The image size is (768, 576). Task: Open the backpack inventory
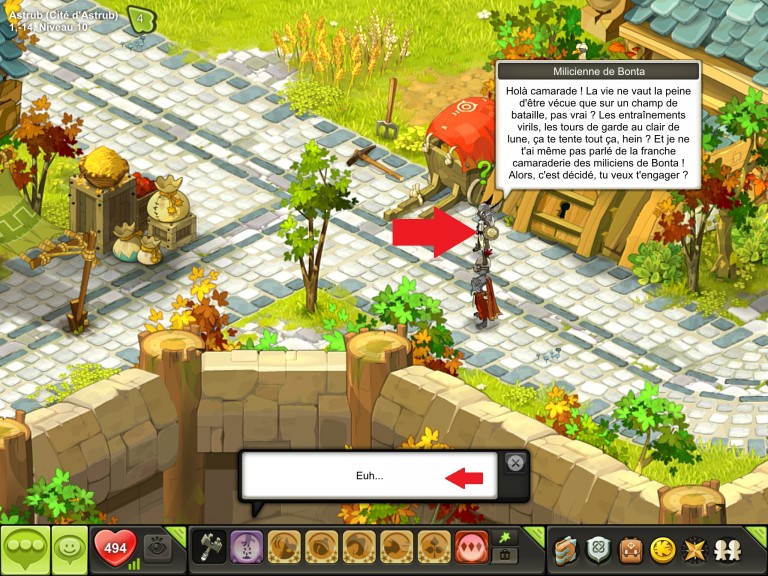(630, 549)
